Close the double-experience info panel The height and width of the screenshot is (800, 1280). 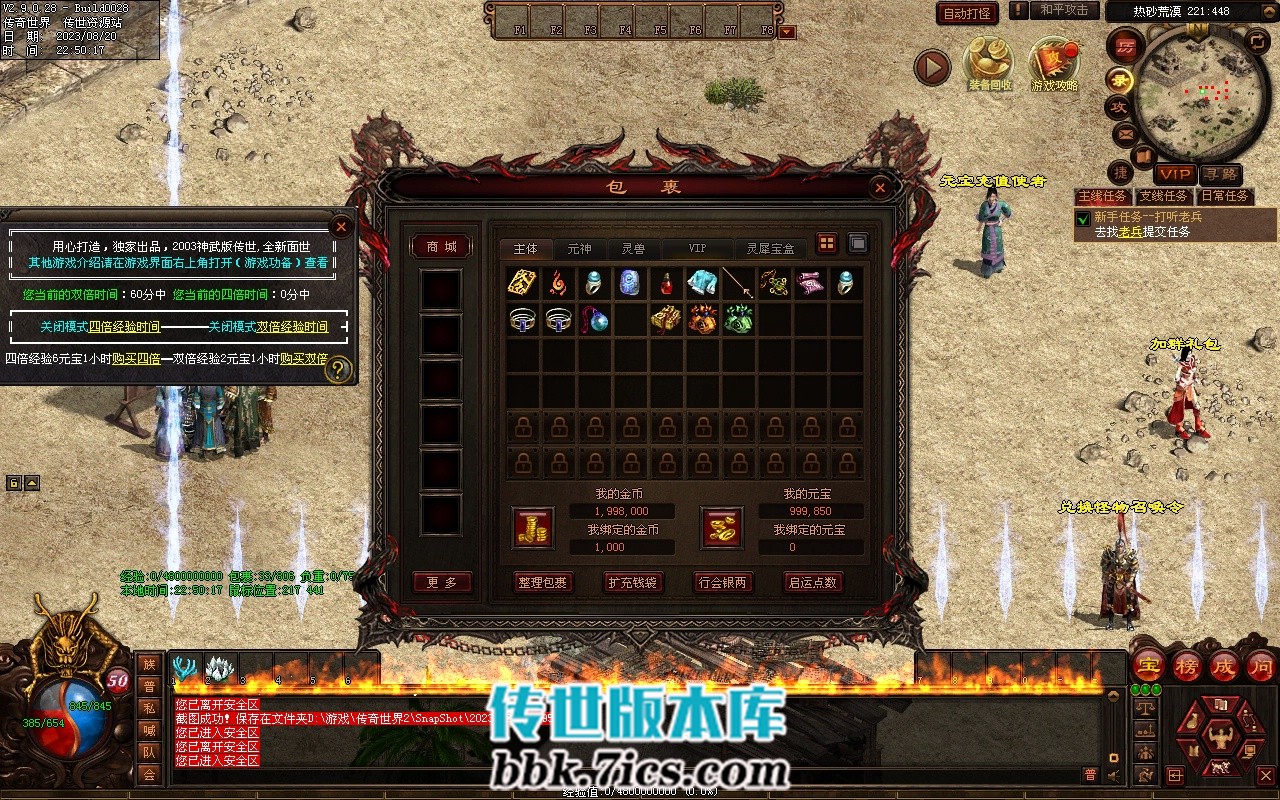click(x=341, y=227)
